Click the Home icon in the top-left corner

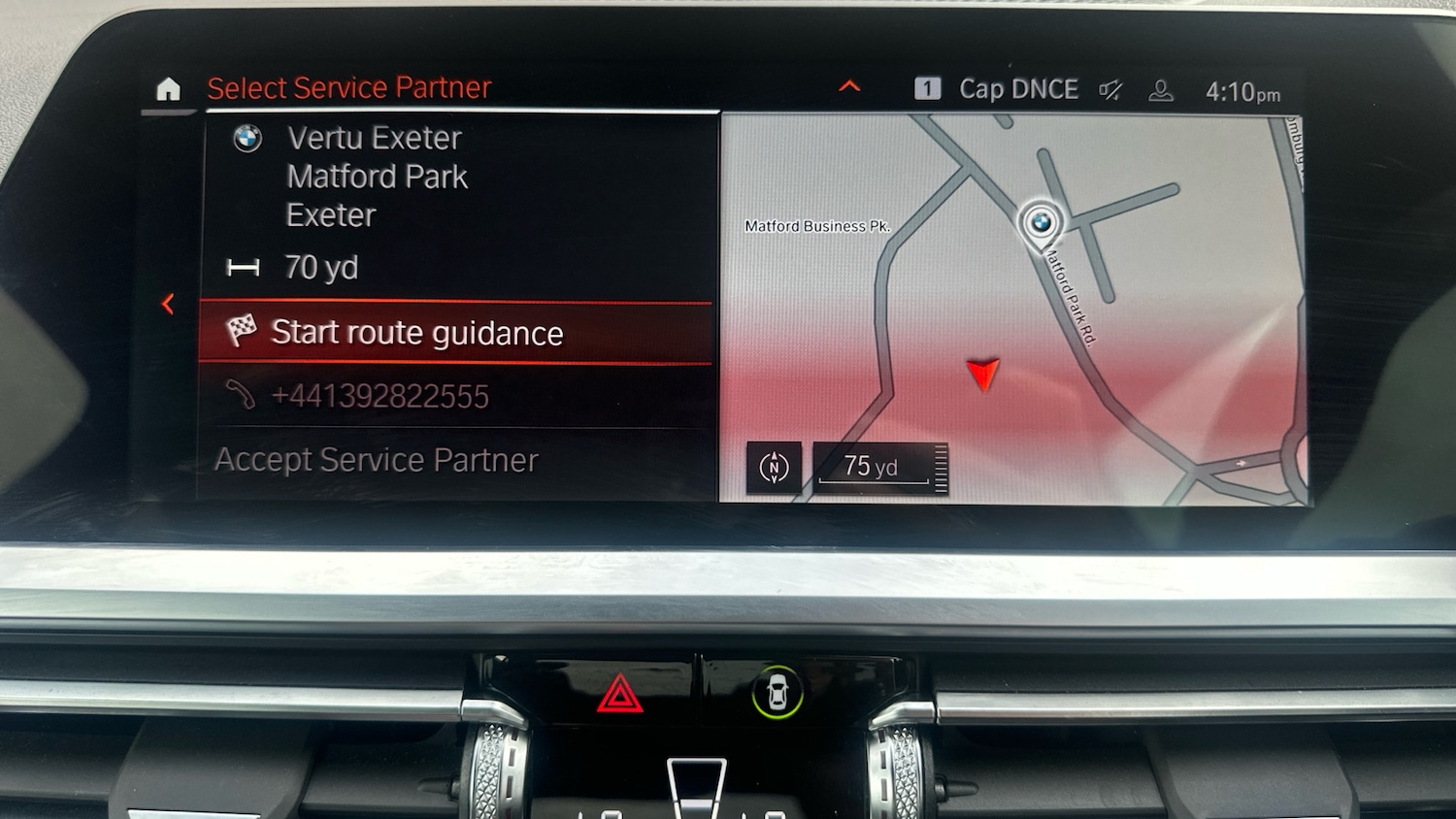[x=169, y=89]
